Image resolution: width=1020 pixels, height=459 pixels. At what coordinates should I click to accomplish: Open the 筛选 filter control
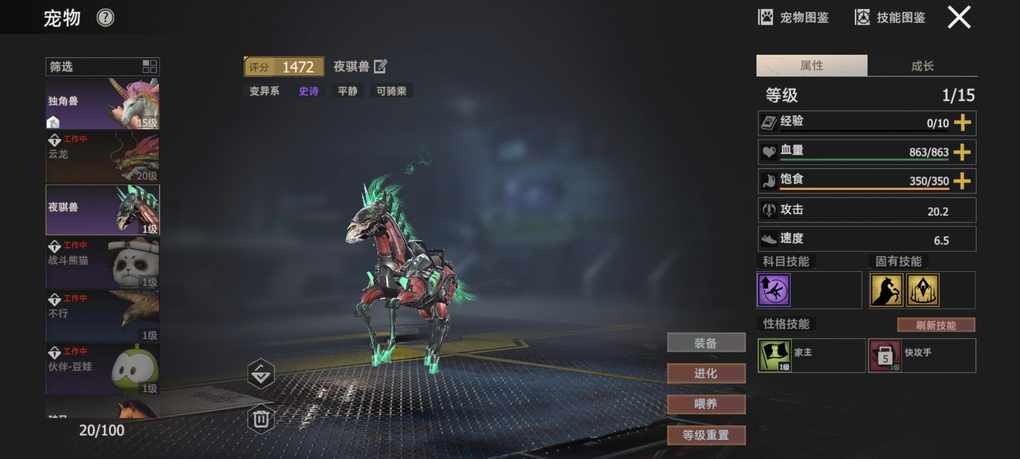102,67
